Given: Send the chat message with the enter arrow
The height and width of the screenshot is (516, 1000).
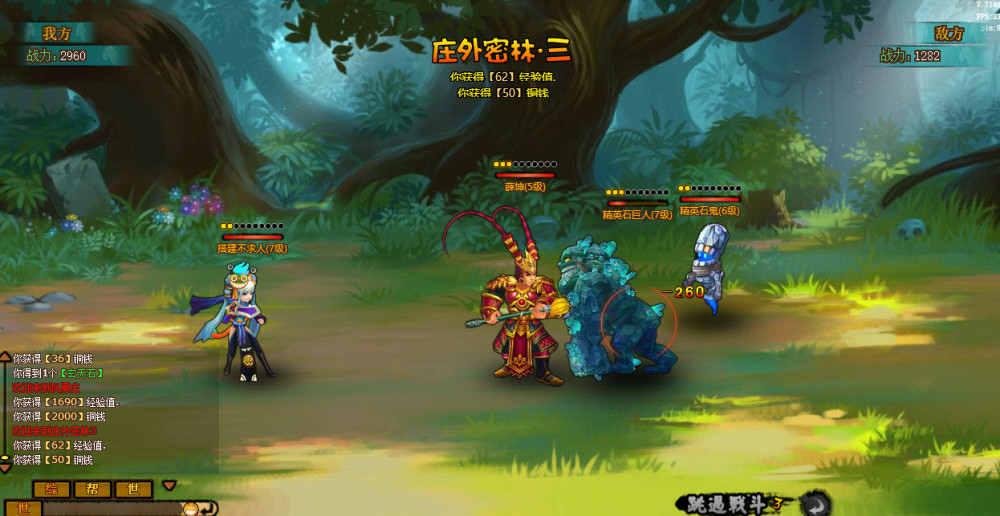Looking at the screenshot, I should click(x=207, y=509).
